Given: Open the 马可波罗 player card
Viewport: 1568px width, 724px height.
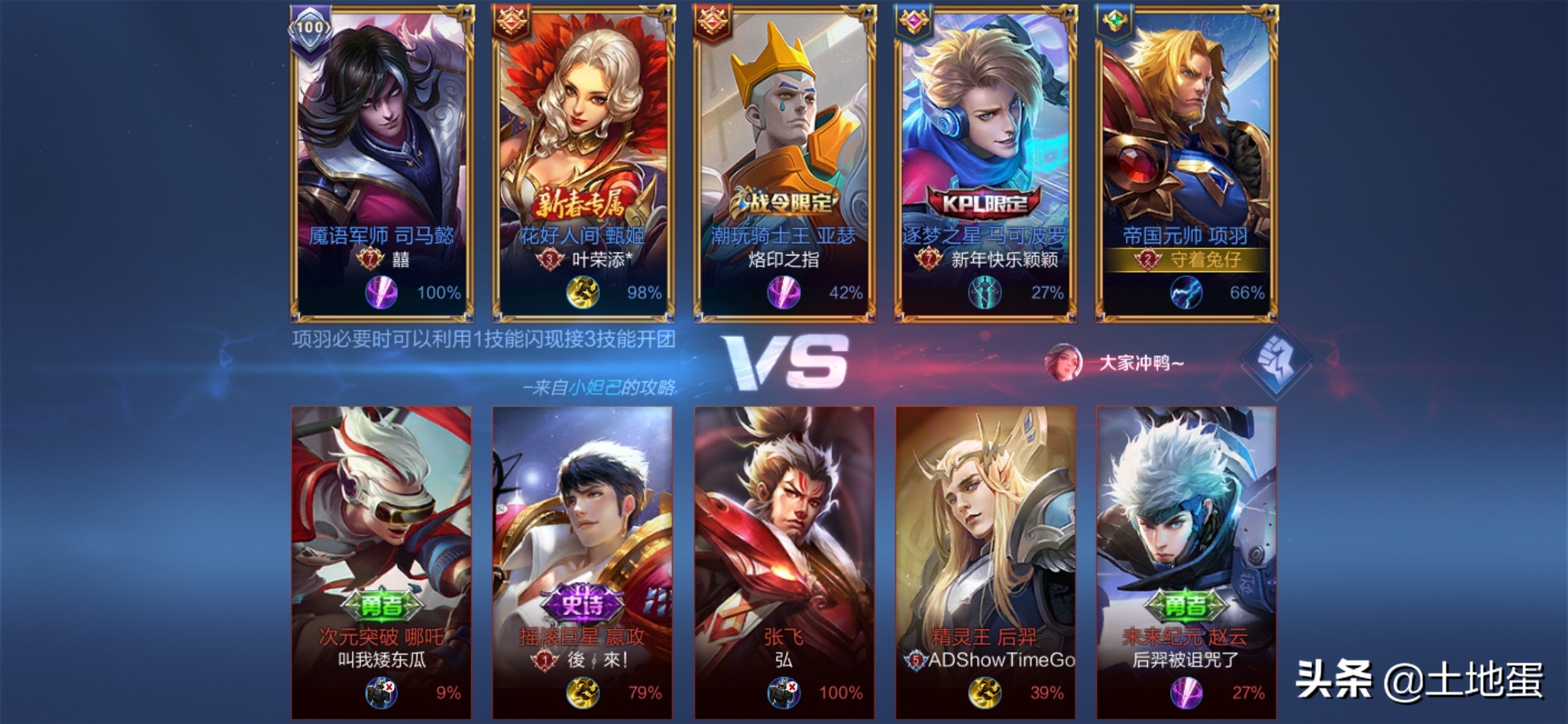Looking at the screenshot, I should point(985,161).
